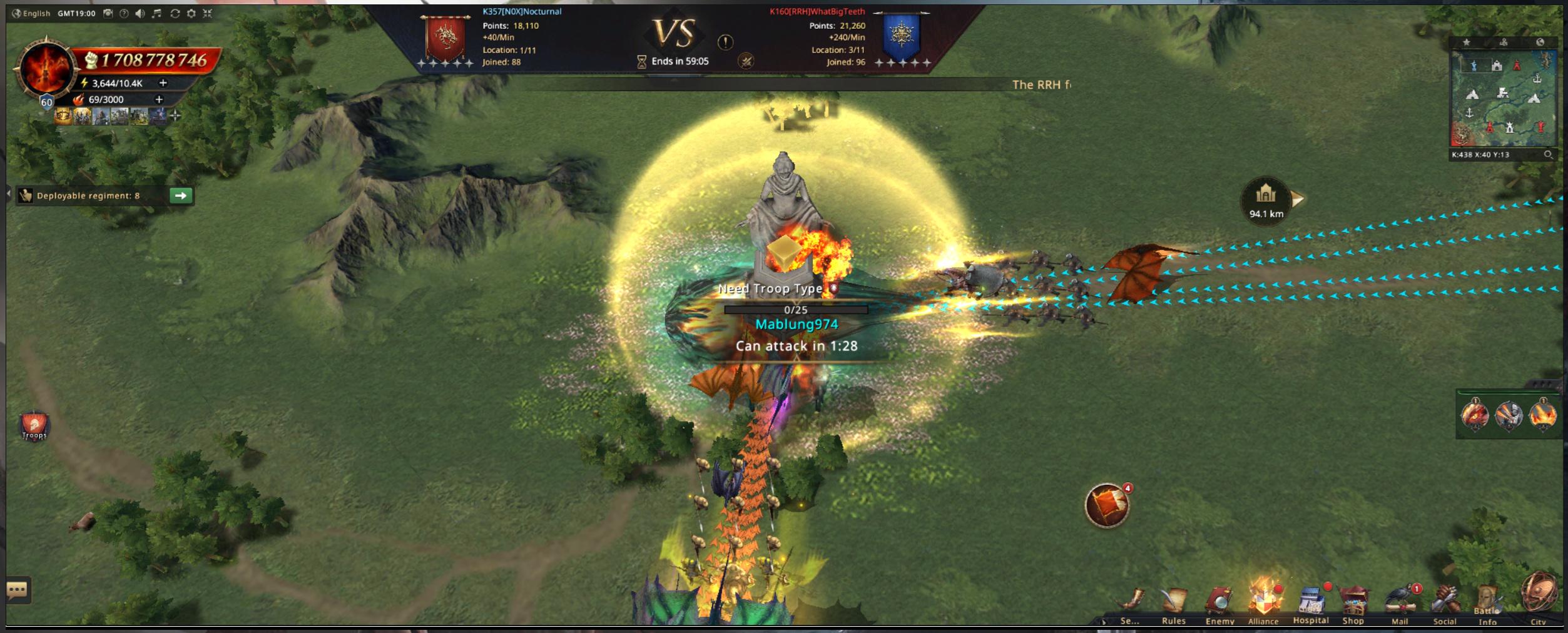
Task: Open the Troops panel button
Action: [34, 427]
